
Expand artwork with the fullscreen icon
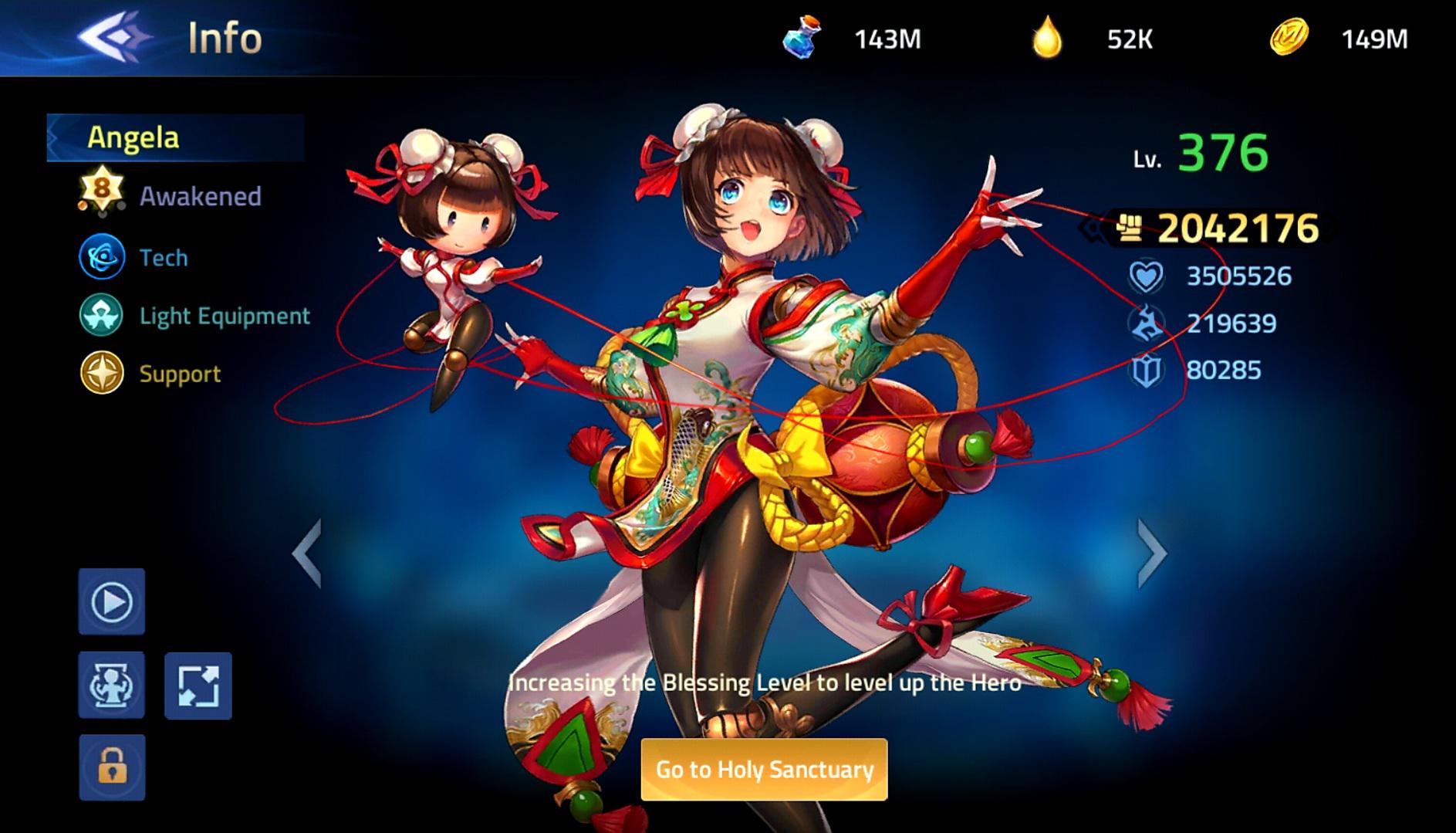pyautogui.click(x=198, y=686)
